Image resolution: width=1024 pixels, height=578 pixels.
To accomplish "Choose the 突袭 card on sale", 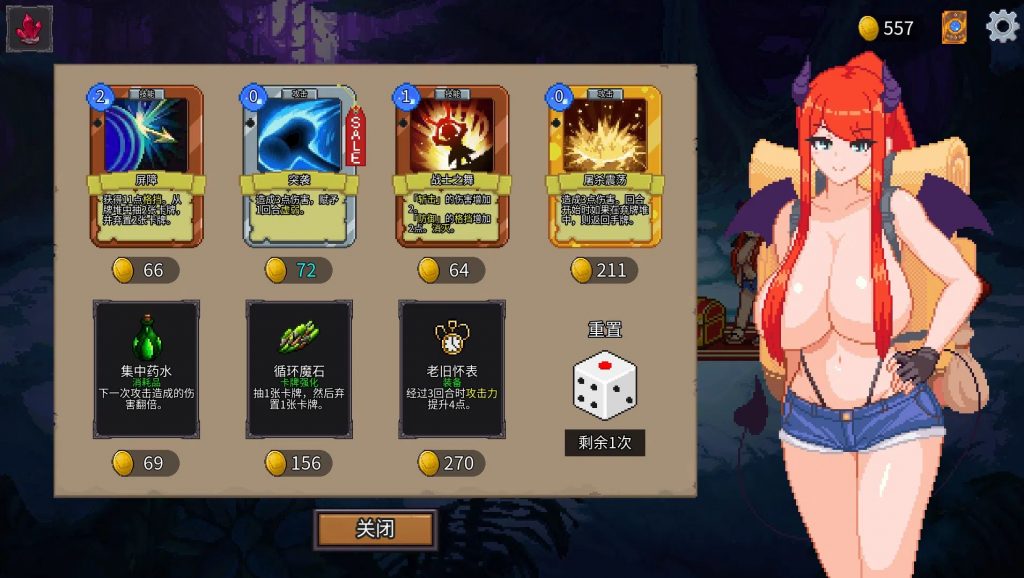I will (299, 165).
